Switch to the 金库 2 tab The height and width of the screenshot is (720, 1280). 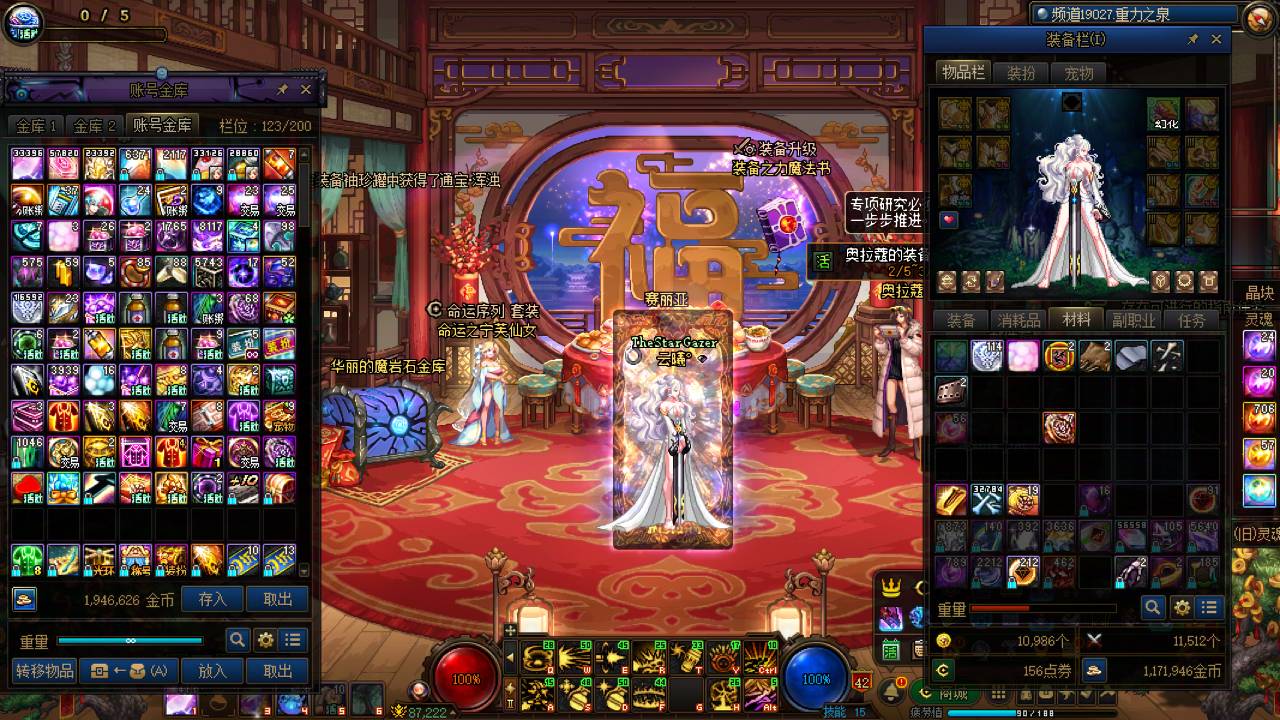(x=95, y=126)
